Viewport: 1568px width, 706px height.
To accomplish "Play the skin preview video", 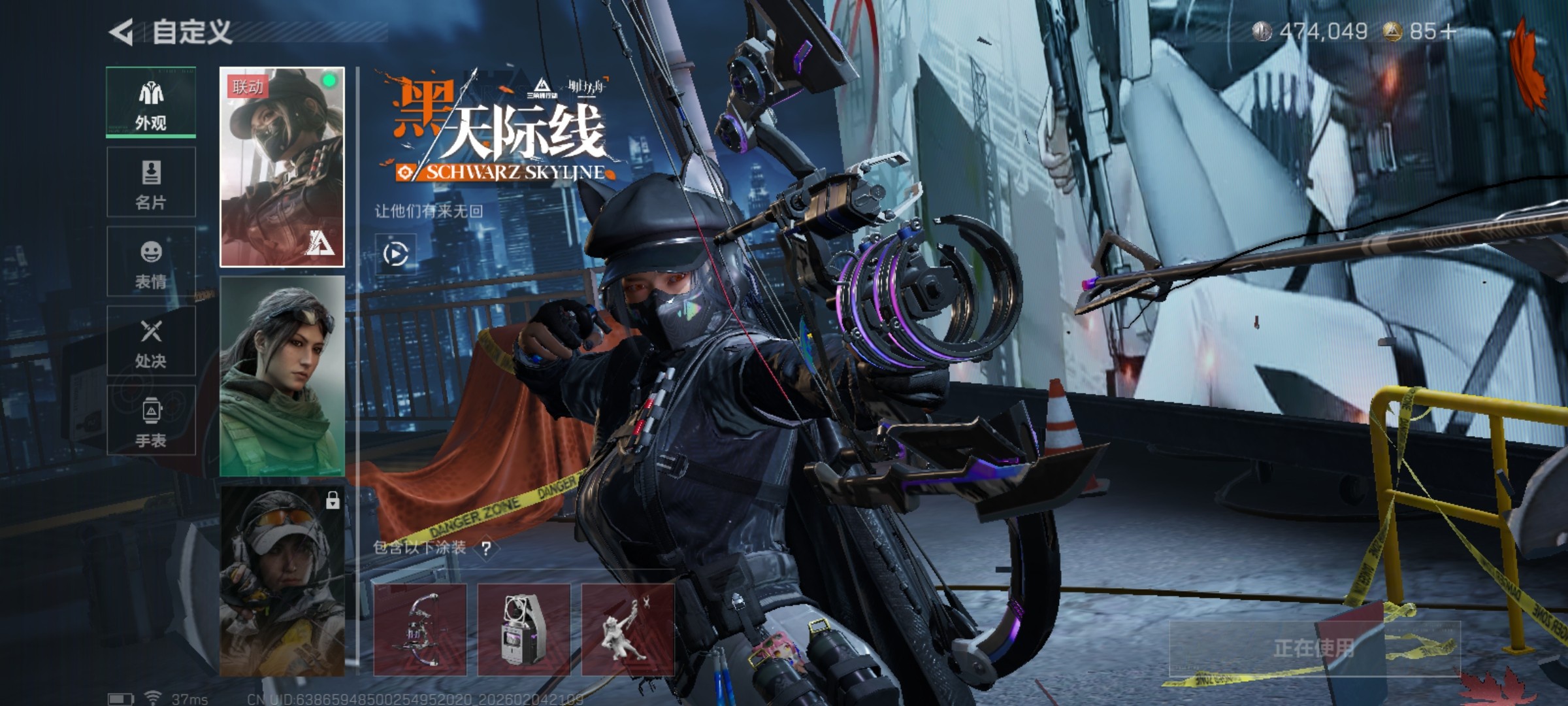I will pyautogui.click(x=396, y=254).
